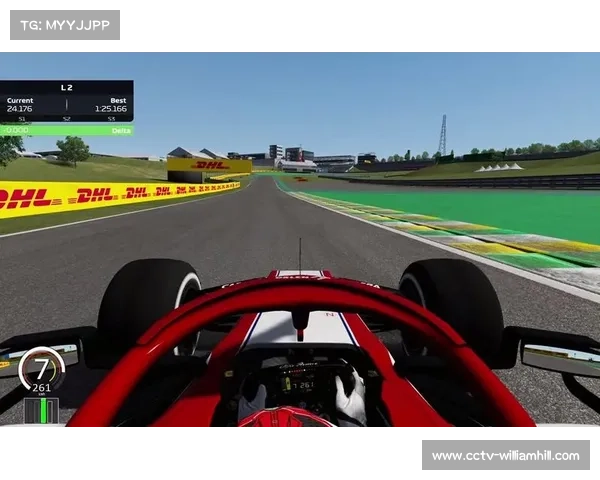The image size is (600, 480).
Task: Select the TG: MYYJJPP label
Action: (x=64, y=24)
